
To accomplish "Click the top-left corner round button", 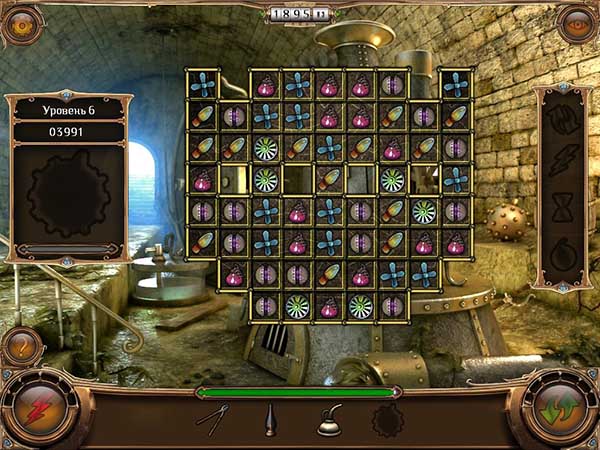I will click(21, 23).
